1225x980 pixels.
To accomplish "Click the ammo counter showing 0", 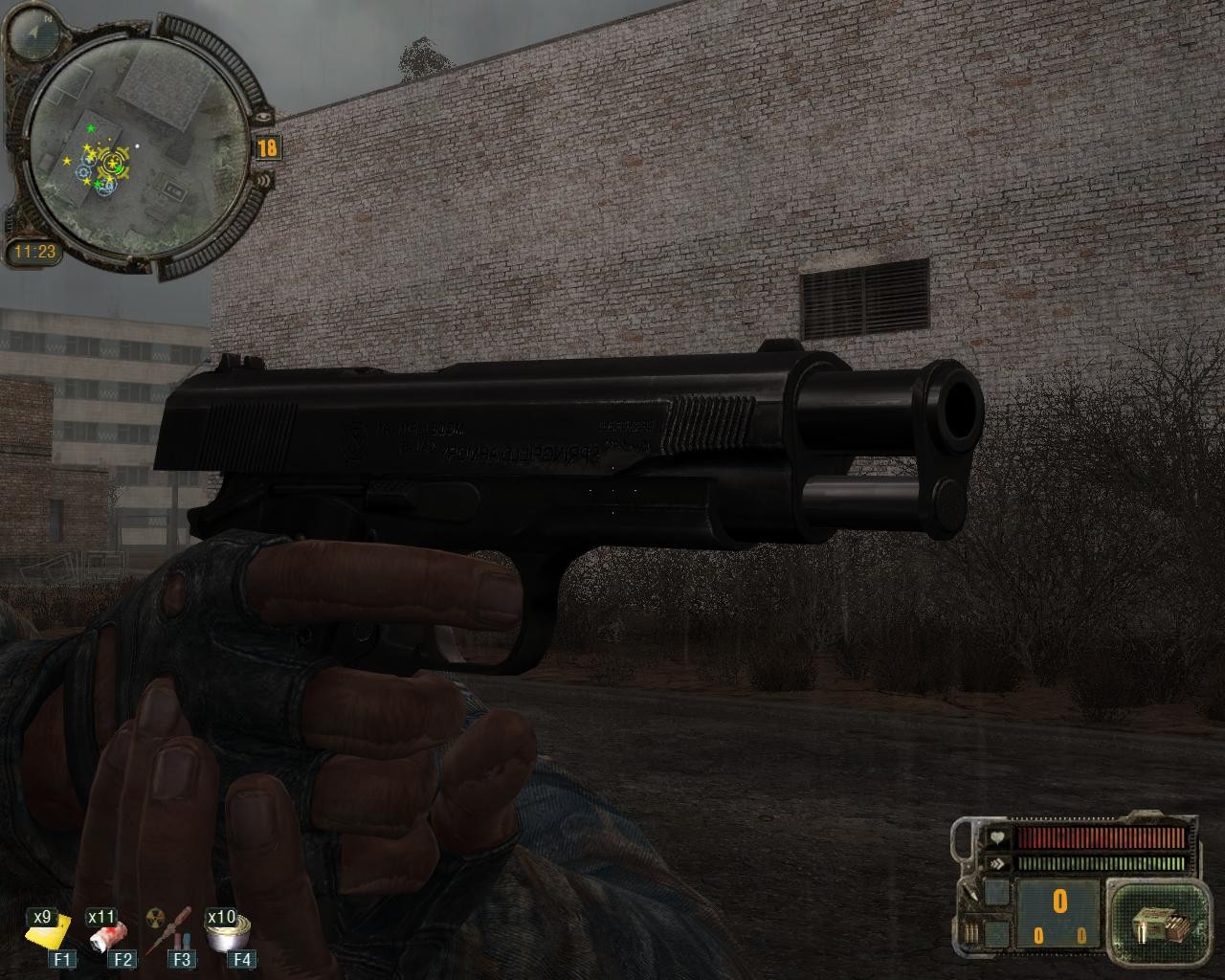I will 1058,901.
